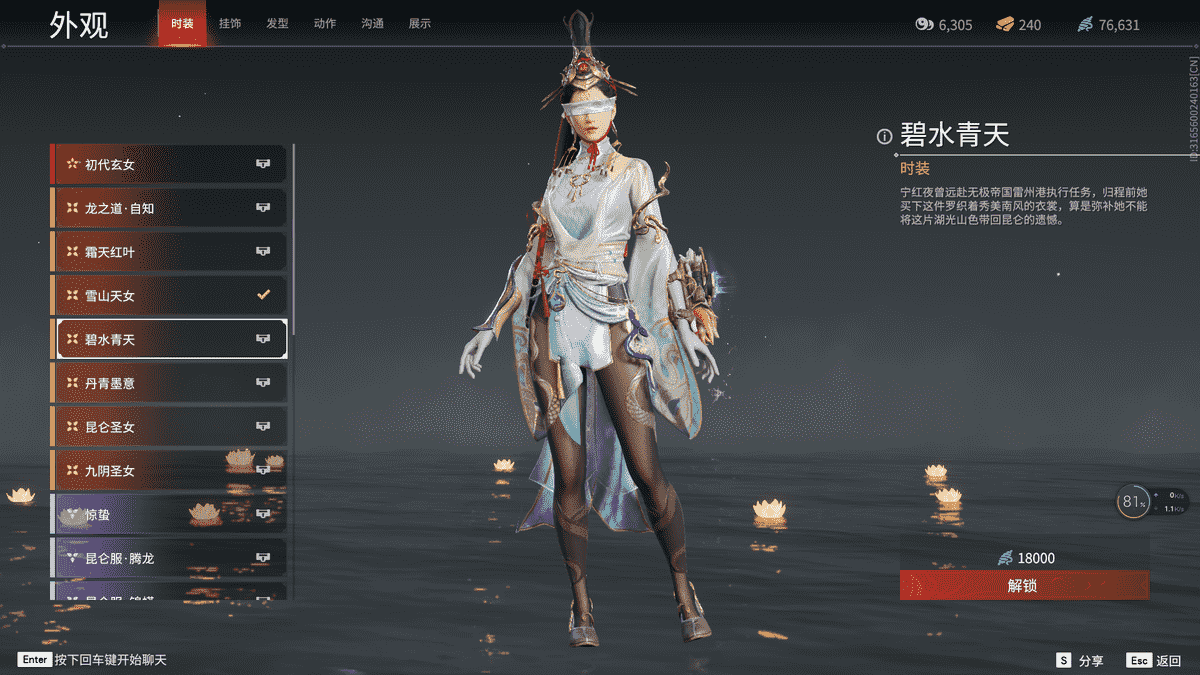Image resolution: width=1200 pixels, height=675 pixels.
Task: Choose the 龙之道·自知 outfit
Action: (x=169, y=208)
